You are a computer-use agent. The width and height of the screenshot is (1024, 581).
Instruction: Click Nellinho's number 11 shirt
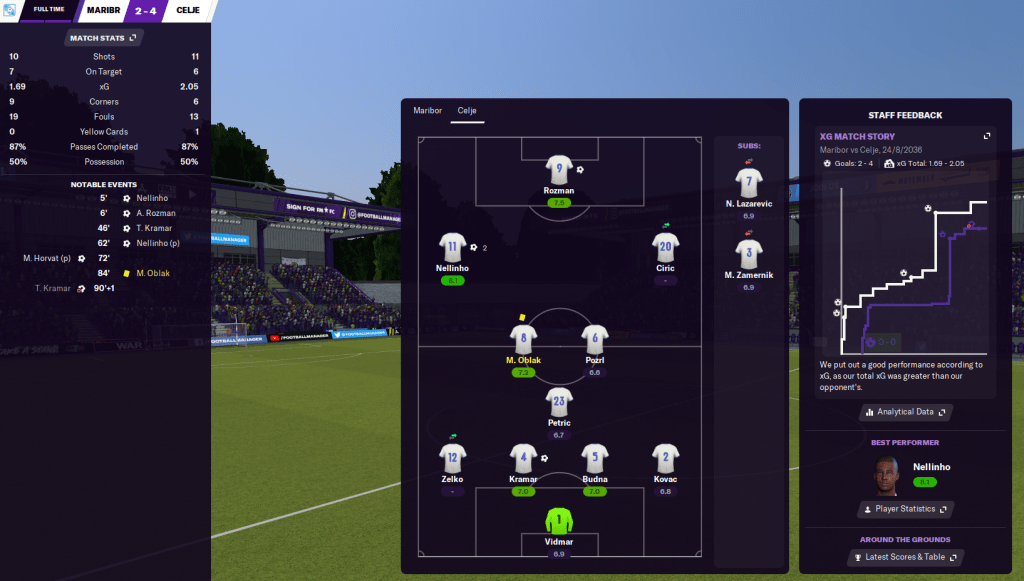click(453, 247)
